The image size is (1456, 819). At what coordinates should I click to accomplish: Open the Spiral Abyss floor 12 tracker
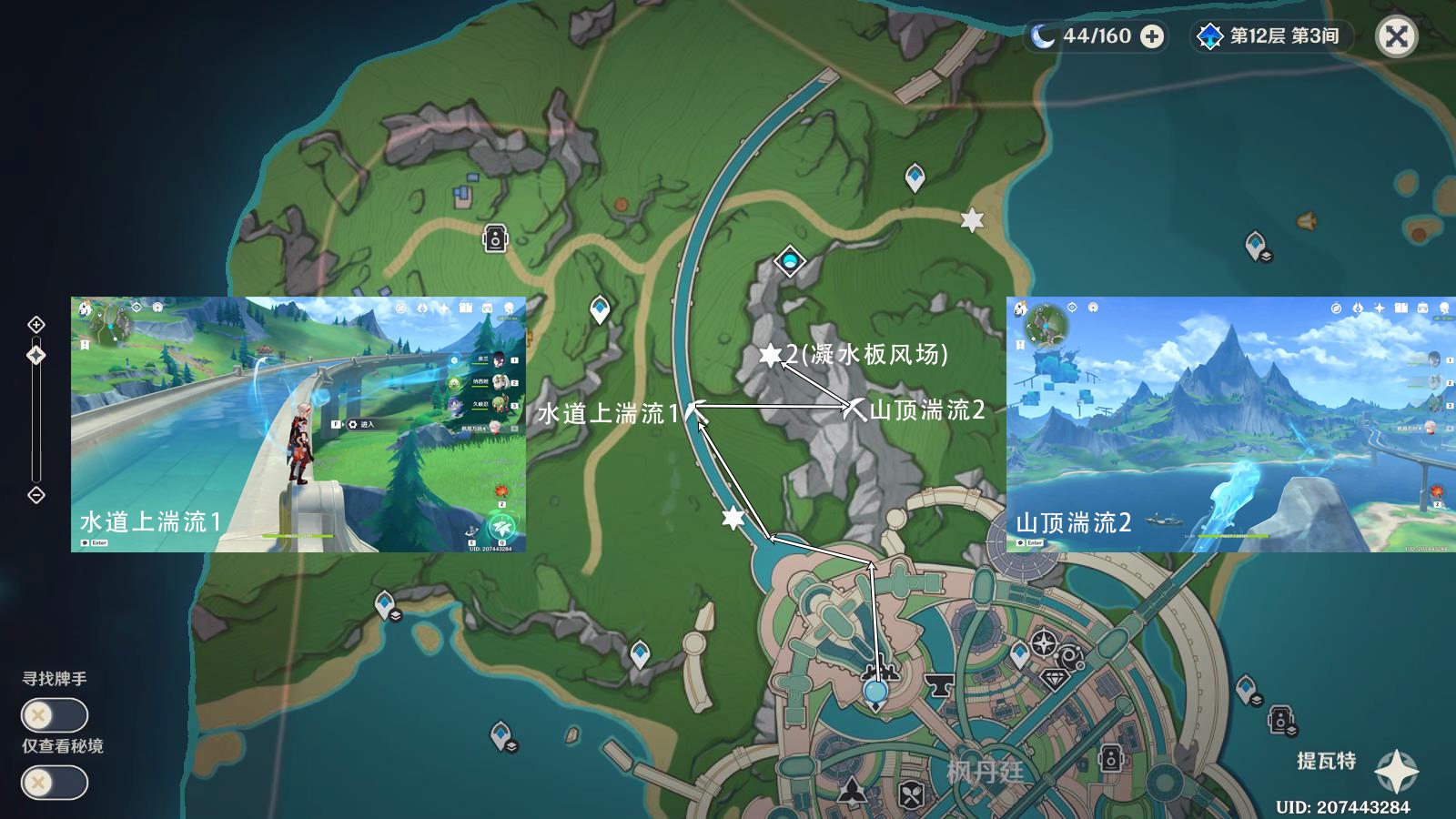click(1272, 36)
